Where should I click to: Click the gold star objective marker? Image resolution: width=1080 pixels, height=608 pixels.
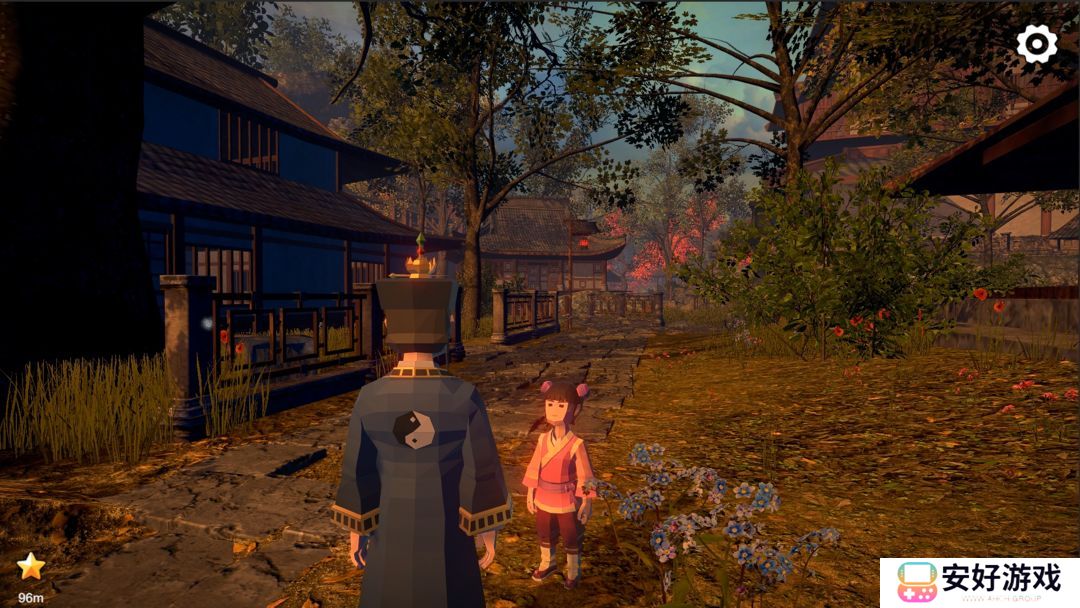31,567
